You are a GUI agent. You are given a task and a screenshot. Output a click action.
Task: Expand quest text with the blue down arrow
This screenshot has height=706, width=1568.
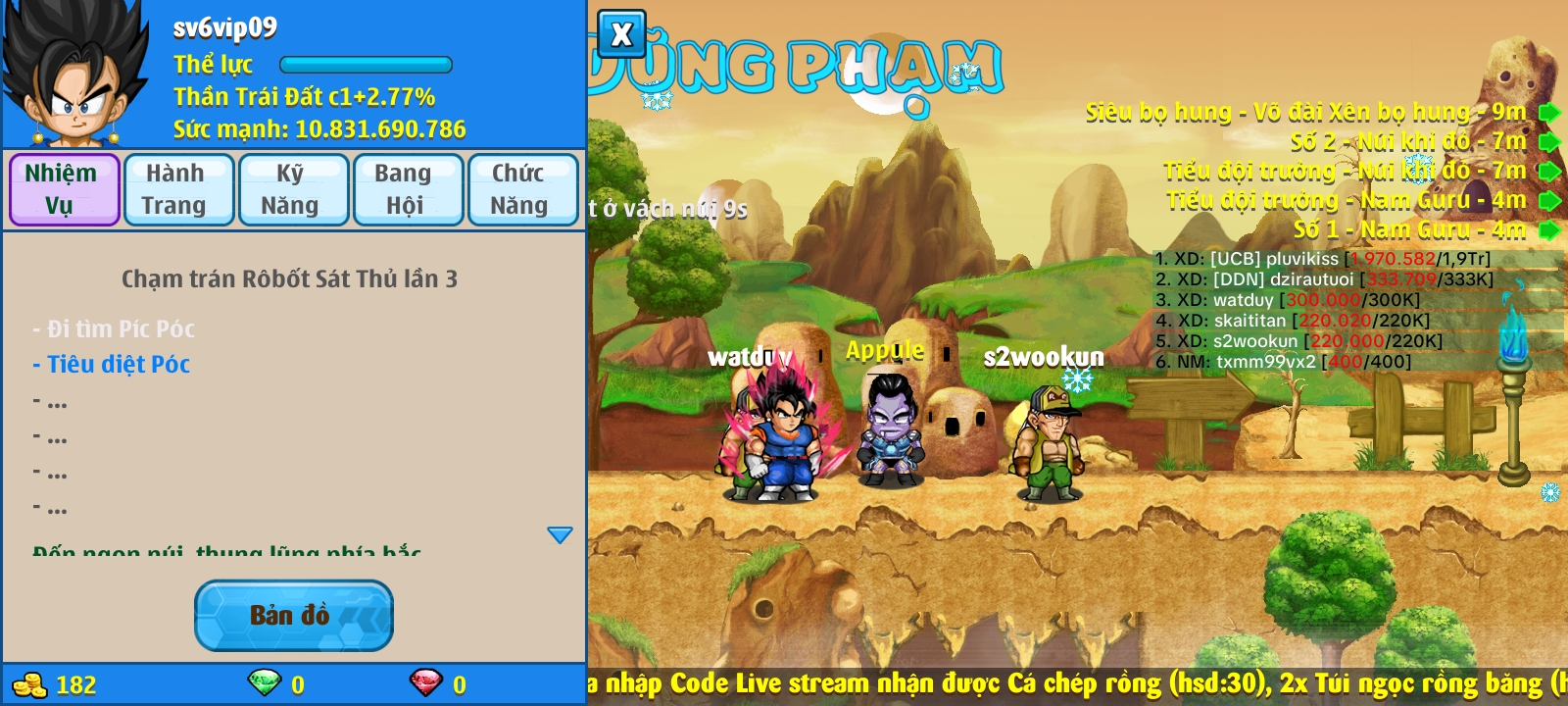[x=560, y=534]
